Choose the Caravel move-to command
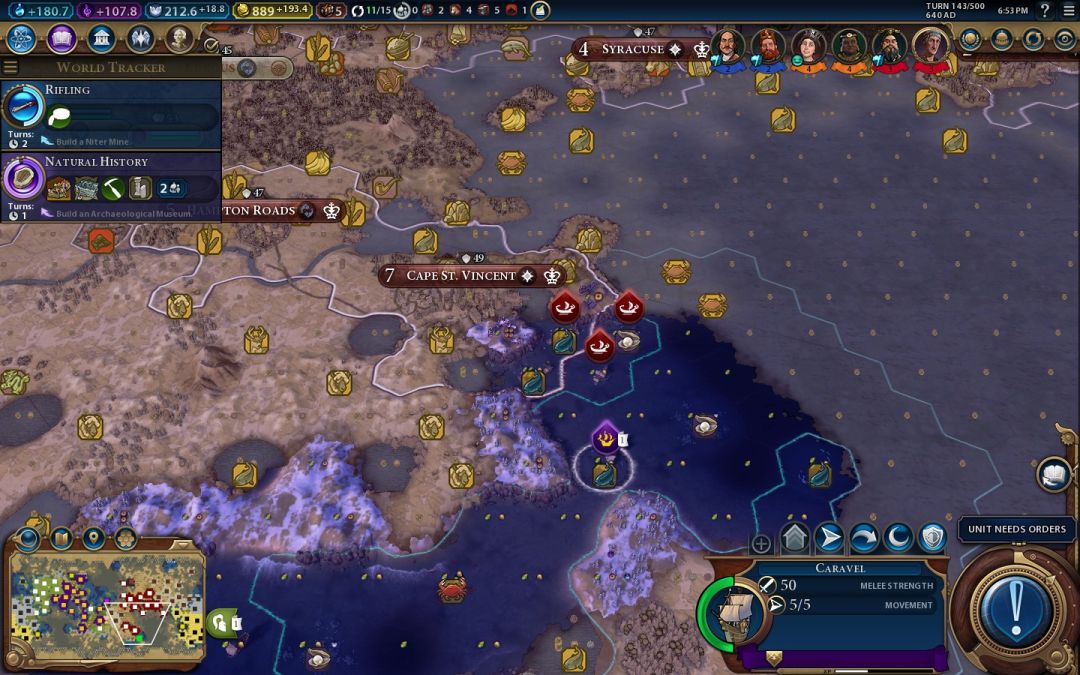The image size is (1080, 675). coord(830,539)
